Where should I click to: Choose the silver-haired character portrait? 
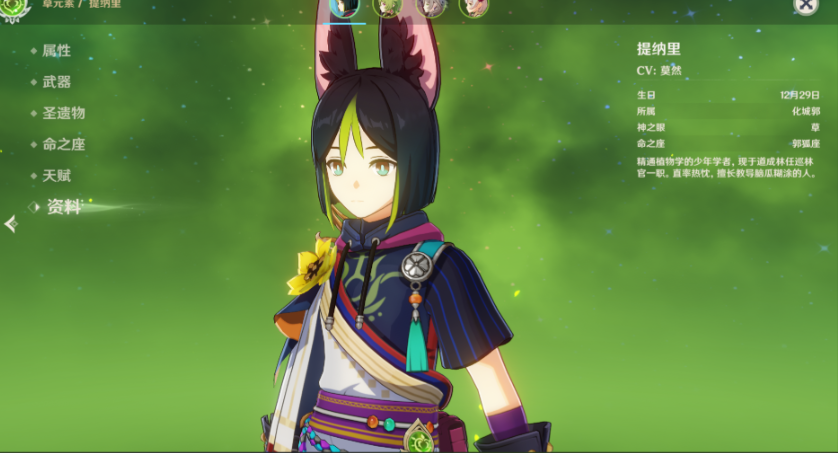click(430, 7)
